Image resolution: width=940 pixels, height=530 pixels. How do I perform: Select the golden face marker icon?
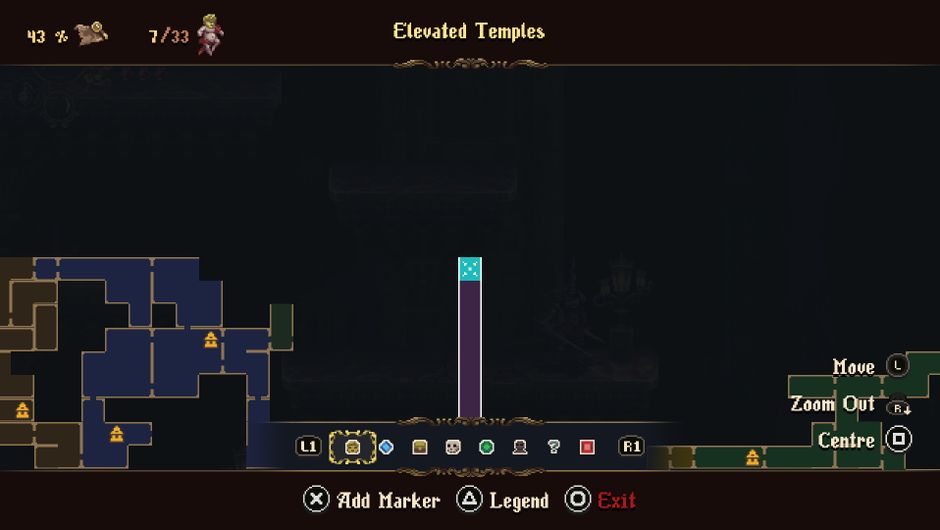[353, 447]
